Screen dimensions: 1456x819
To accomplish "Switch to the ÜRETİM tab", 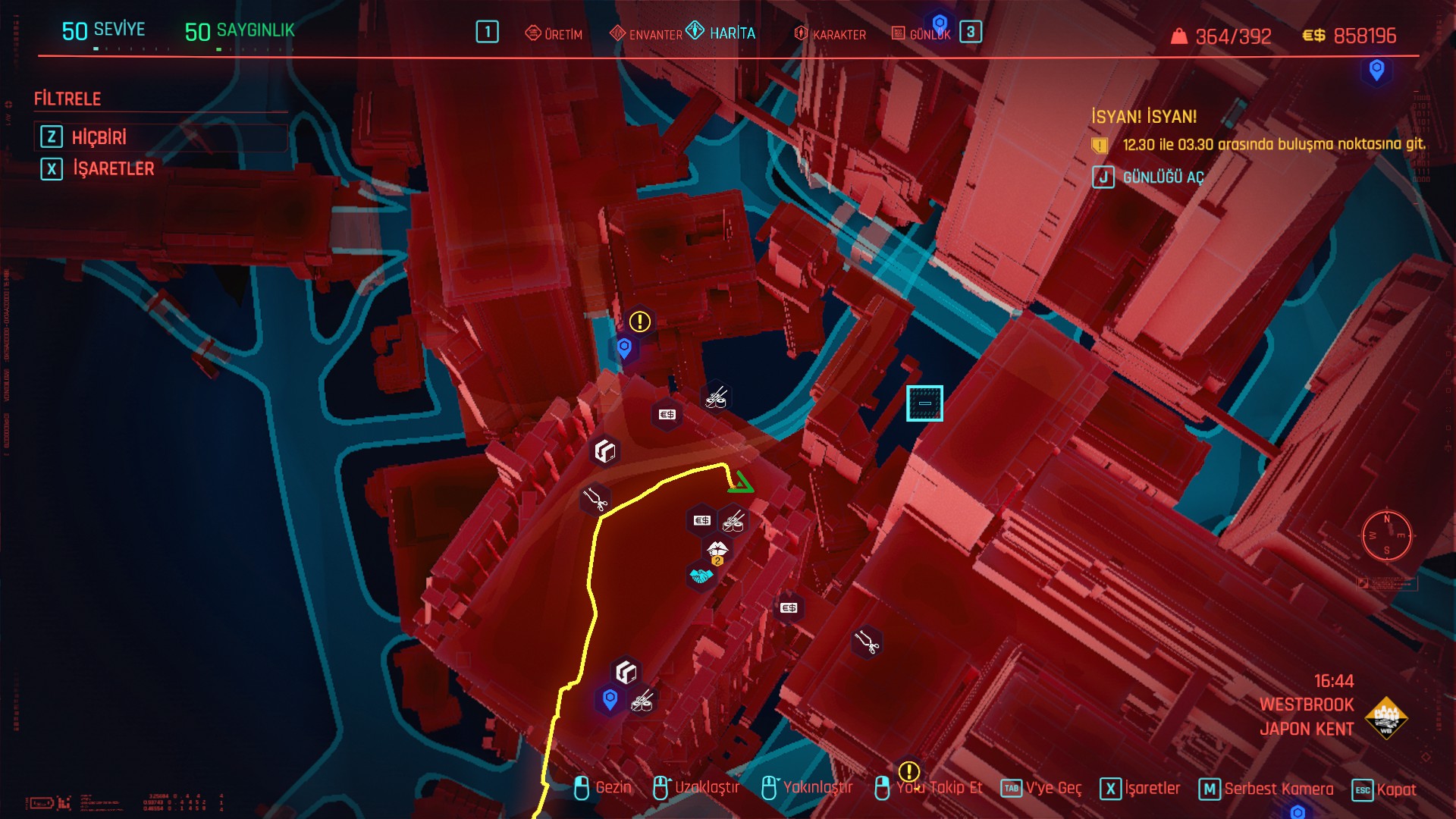I will [554, 34].
